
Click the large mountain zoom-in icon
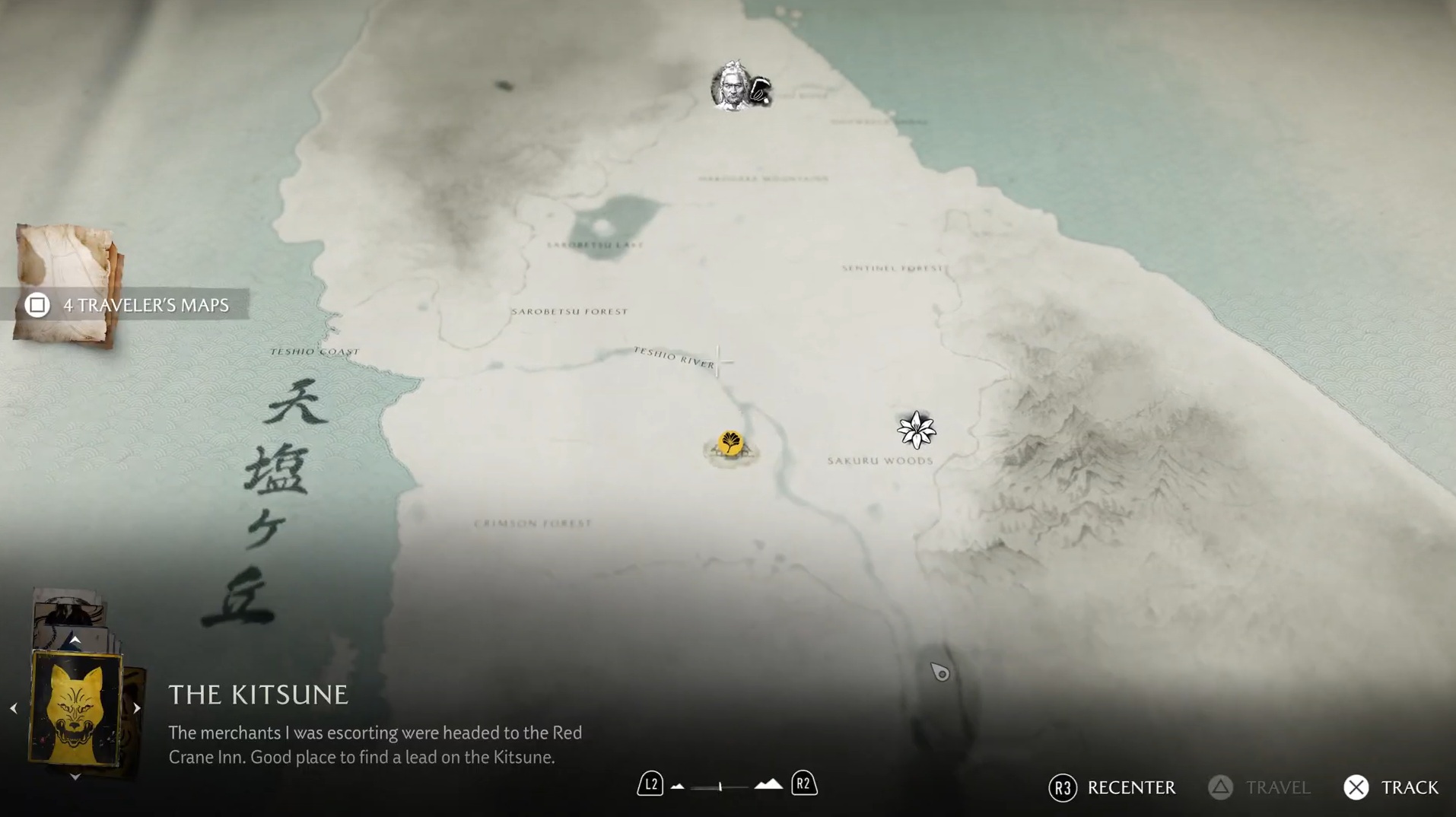point(768,784)
